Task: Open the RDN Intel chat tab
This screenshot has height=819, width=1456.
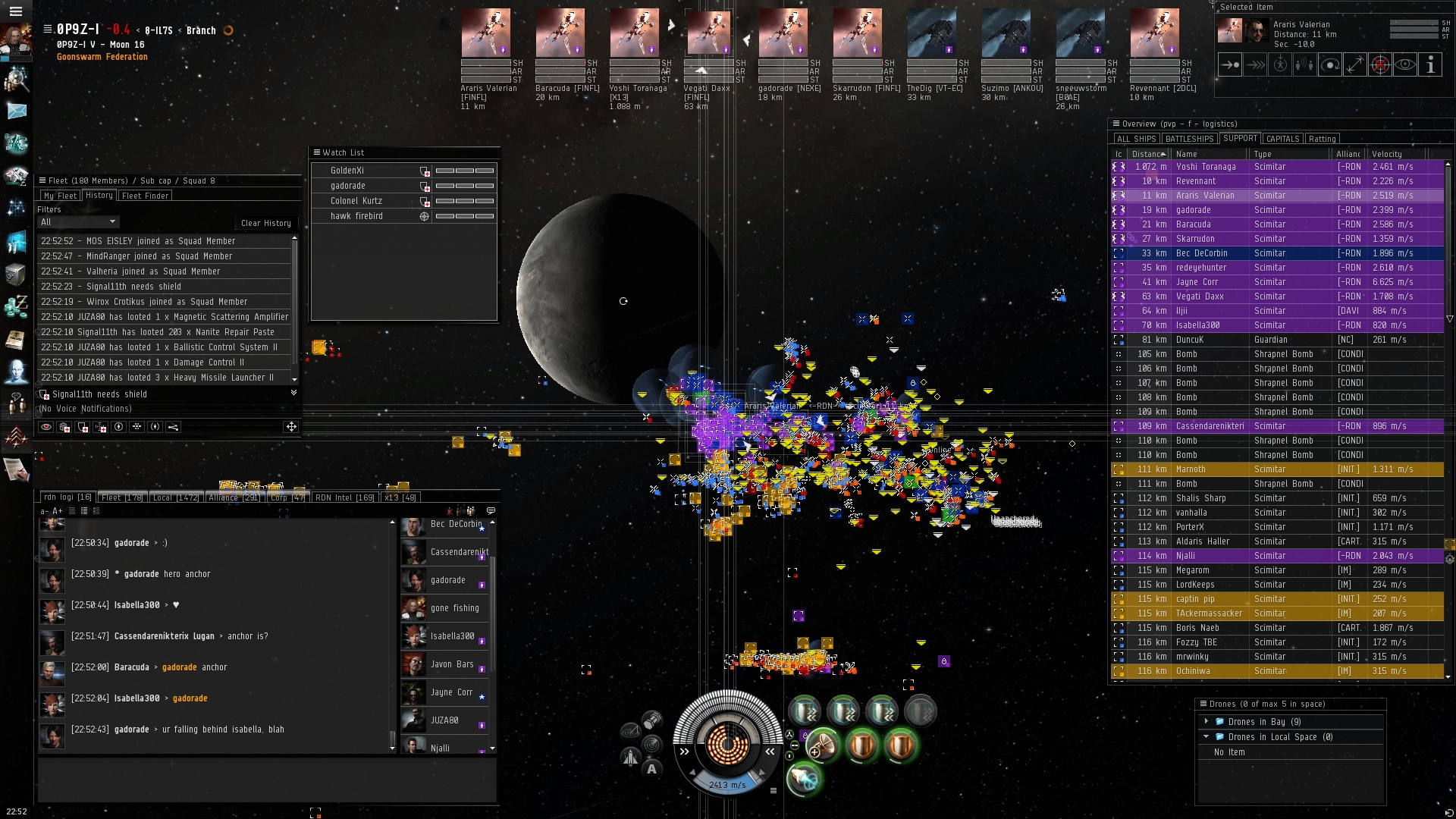Action: point(344,497)
